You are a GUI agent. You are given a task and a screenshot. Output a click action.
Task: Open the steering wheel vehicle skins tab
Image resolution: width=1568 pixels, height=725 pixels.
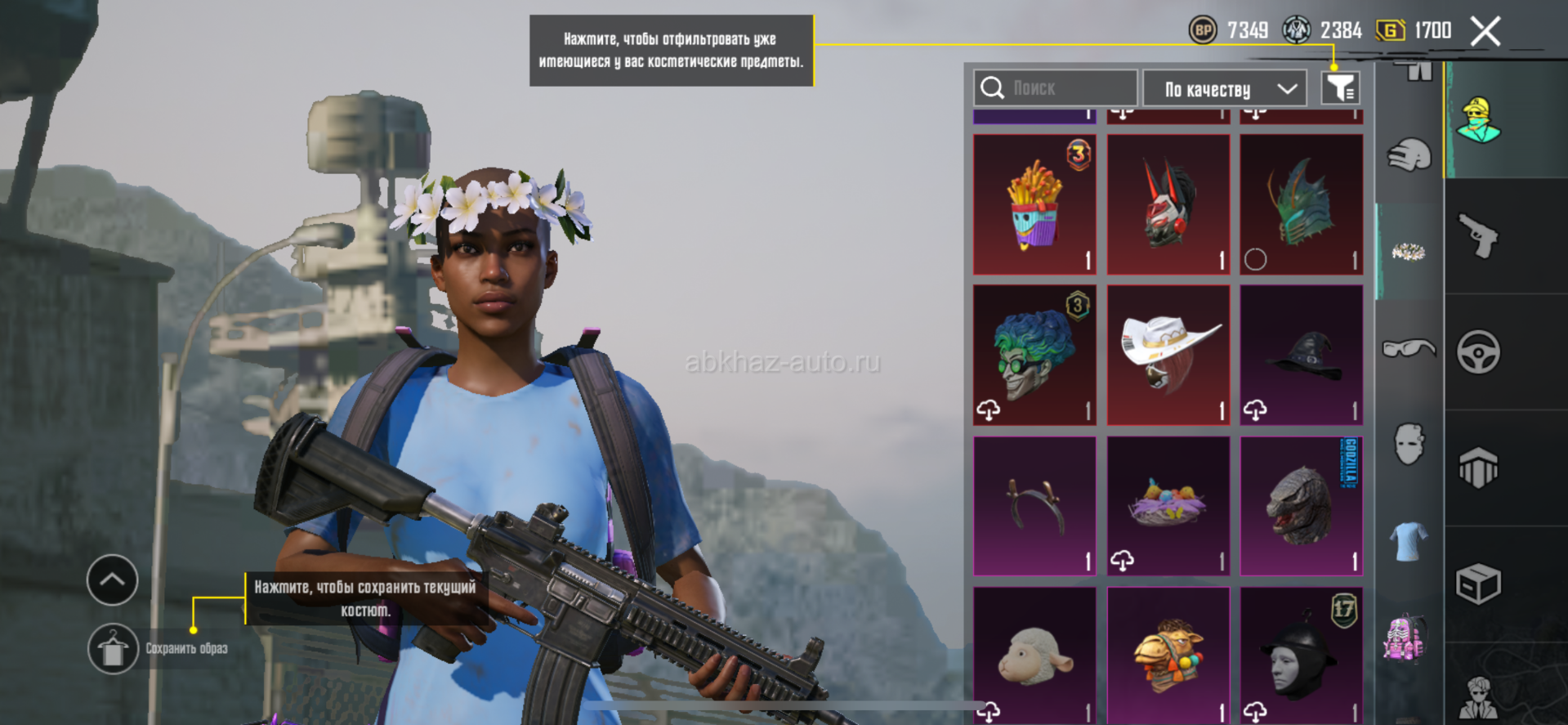pyautogui.click(x=1479, y=352)
